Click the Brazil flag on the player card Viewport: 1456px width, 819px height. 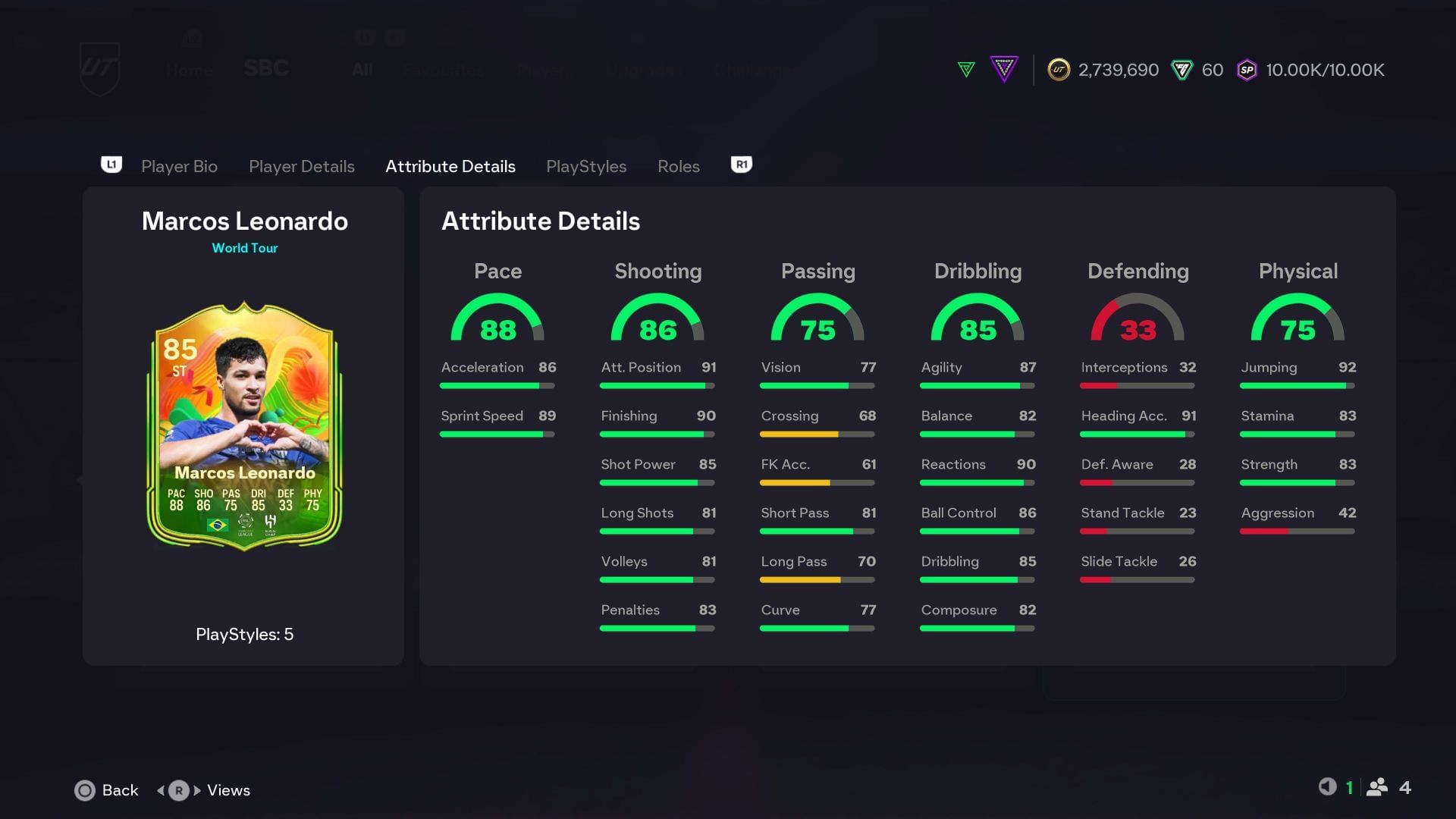pyautogui.click(x=217, y=522)
